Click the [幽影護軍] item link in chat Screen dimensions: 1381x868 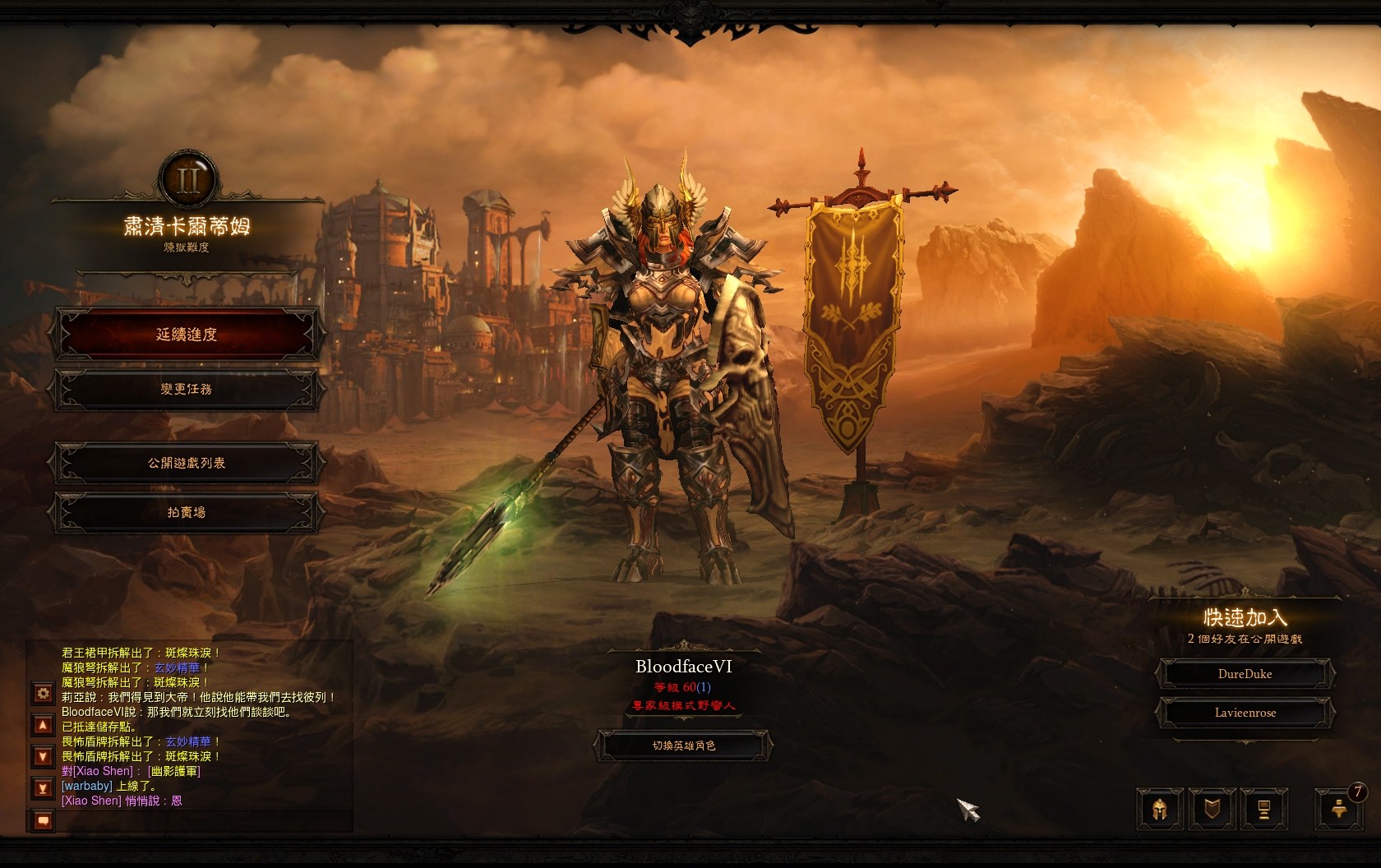coord(173,771)
